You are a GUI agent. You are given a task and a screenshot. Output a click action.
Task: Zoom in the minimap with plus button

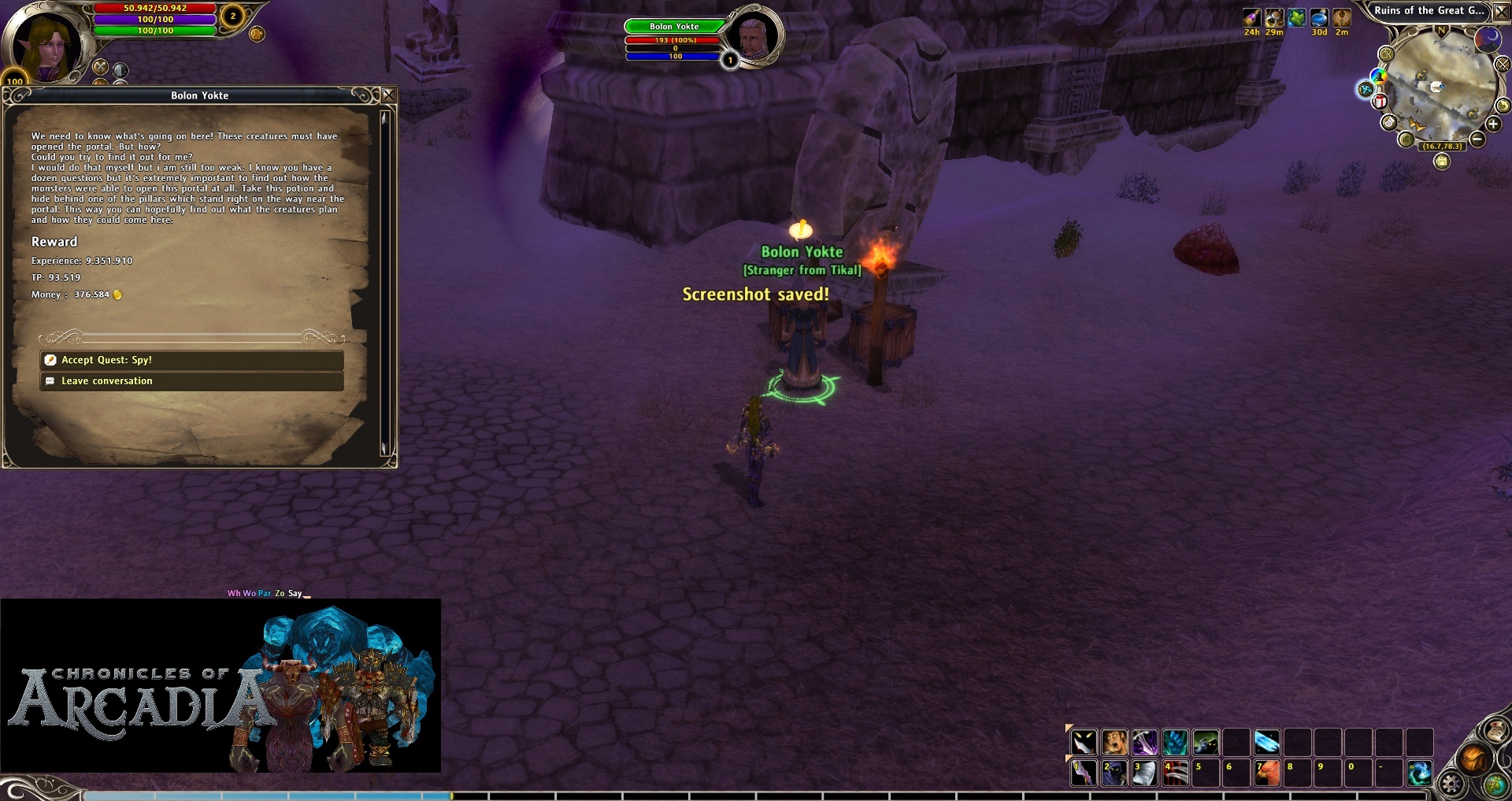tap(1493, 124)
